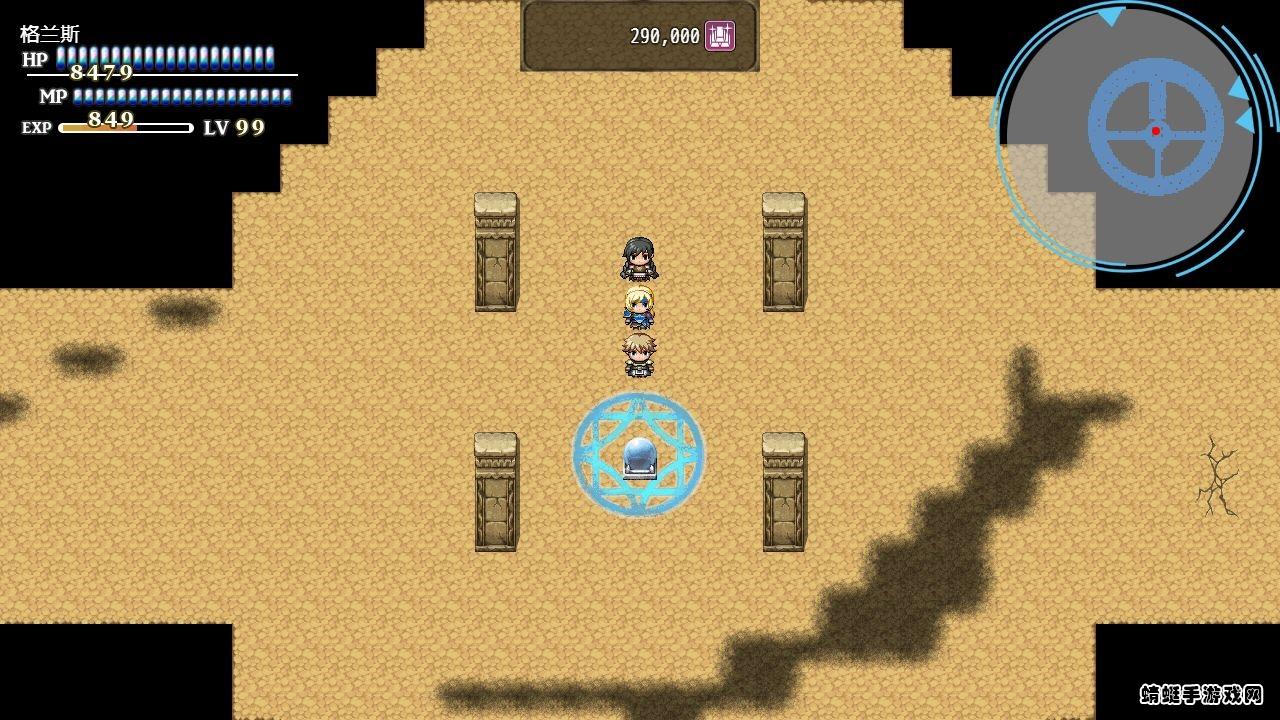This screenshot has width=1280, height=720.
Task: Click the MP label beside the mana bar
Action: click(x=52, y=96)
